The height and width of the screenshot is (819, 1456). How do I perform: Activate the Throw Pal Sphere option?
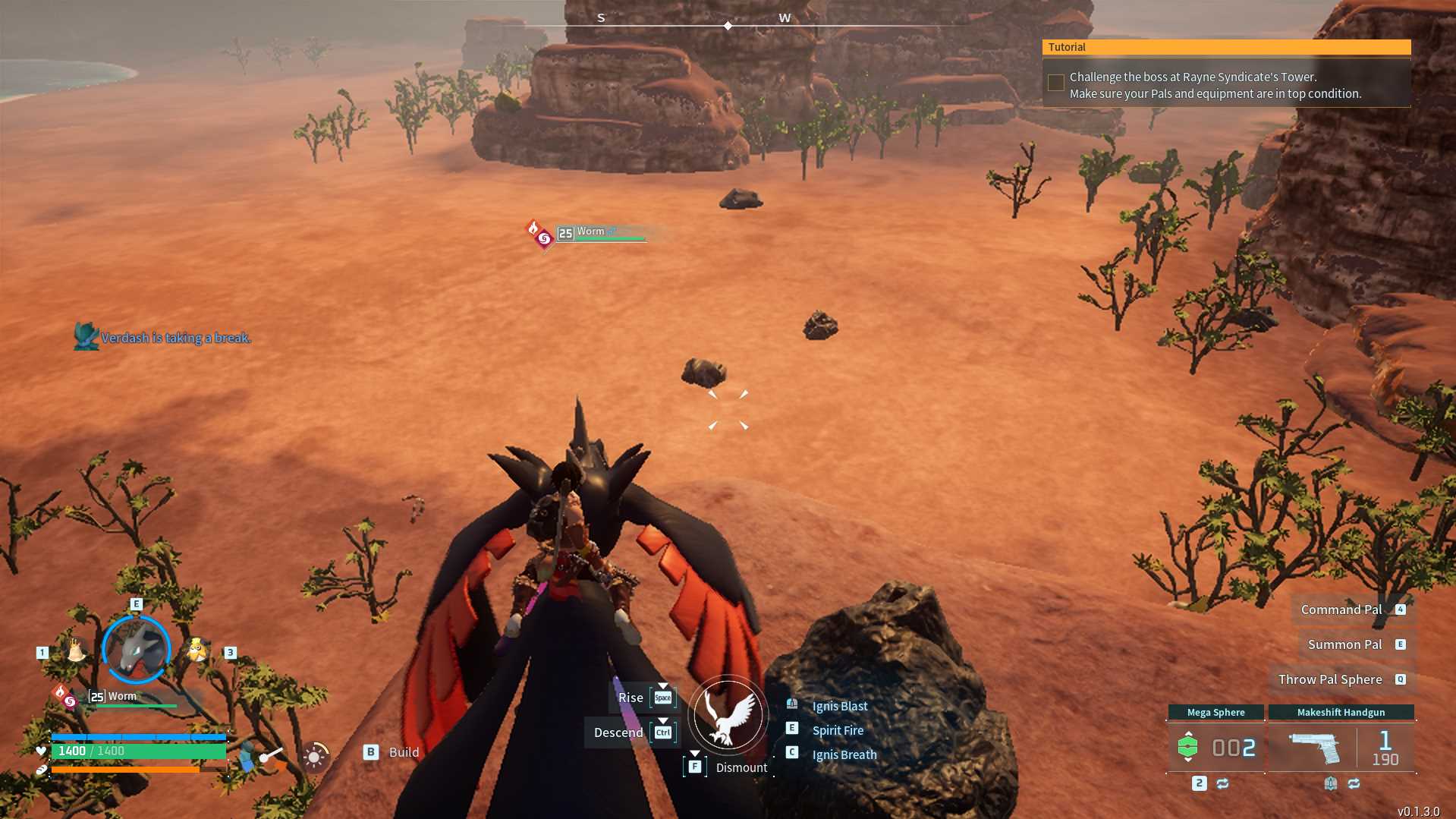[x=1329, y=679]
